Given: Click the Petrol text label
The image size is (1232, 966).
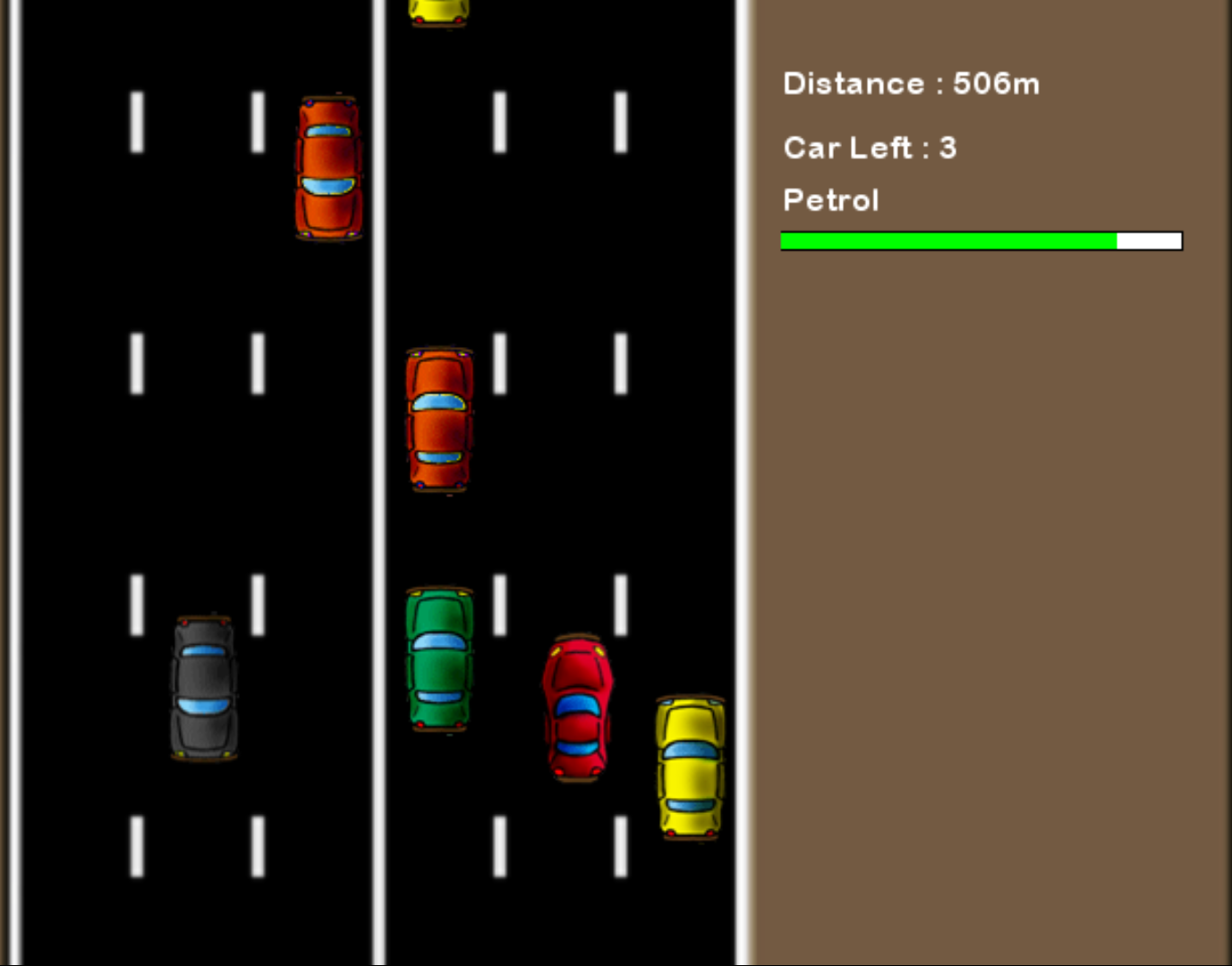Looking at the screenshot, I should click(830, 200).
